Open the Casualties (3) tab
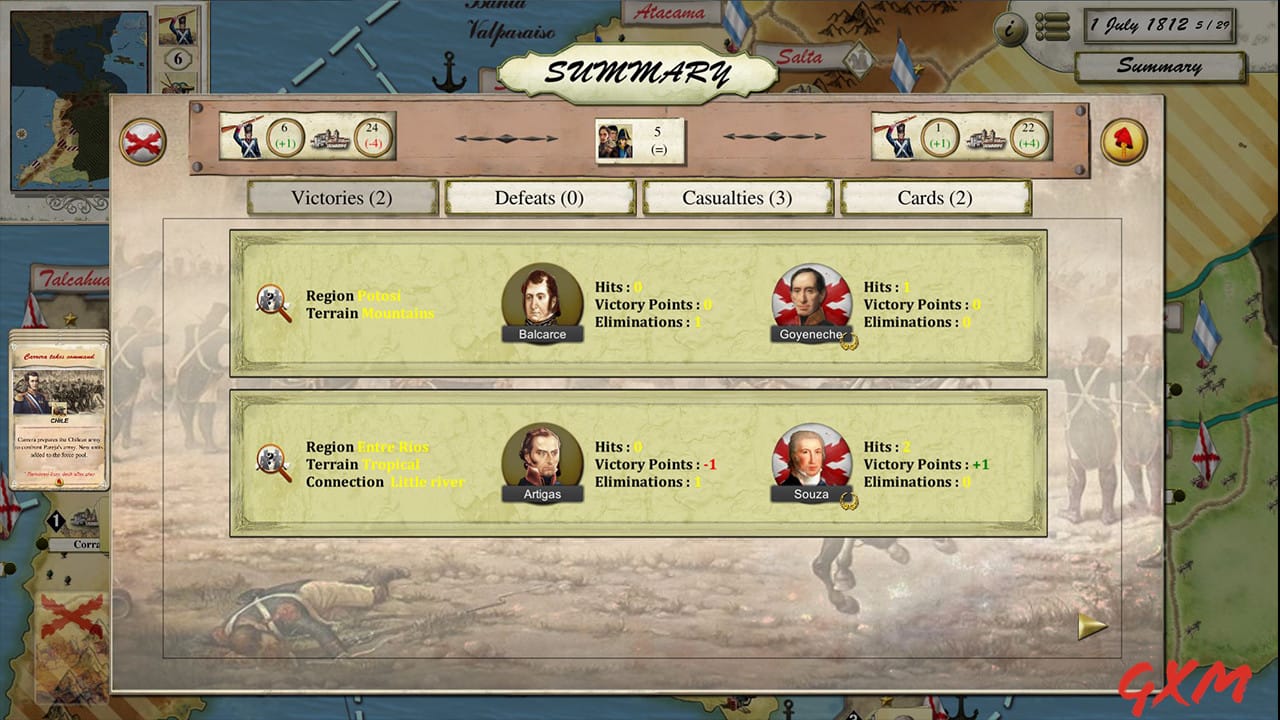 [x=738, y=197]
